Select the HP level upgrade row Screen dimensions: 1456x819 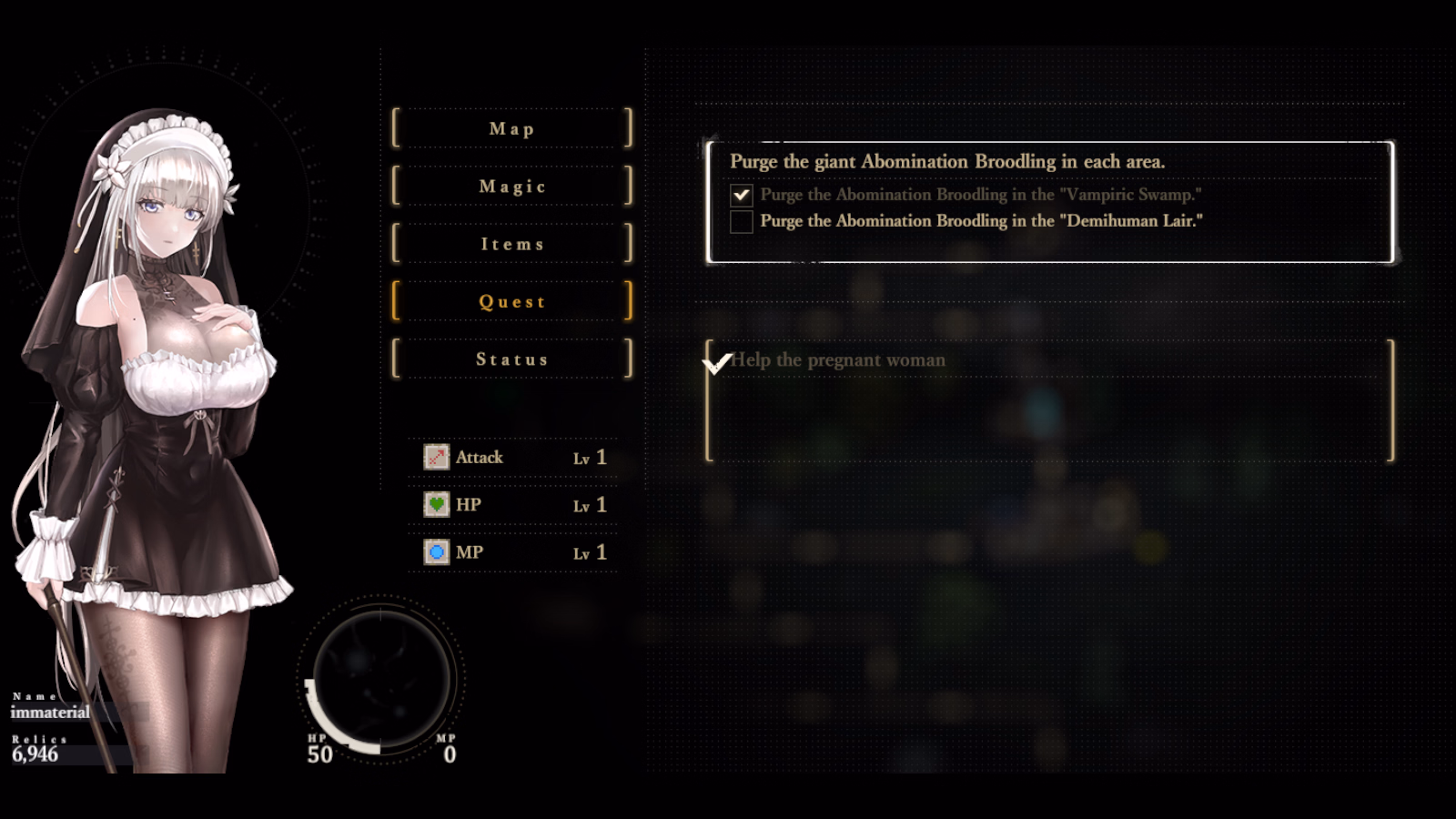point(513,504)
